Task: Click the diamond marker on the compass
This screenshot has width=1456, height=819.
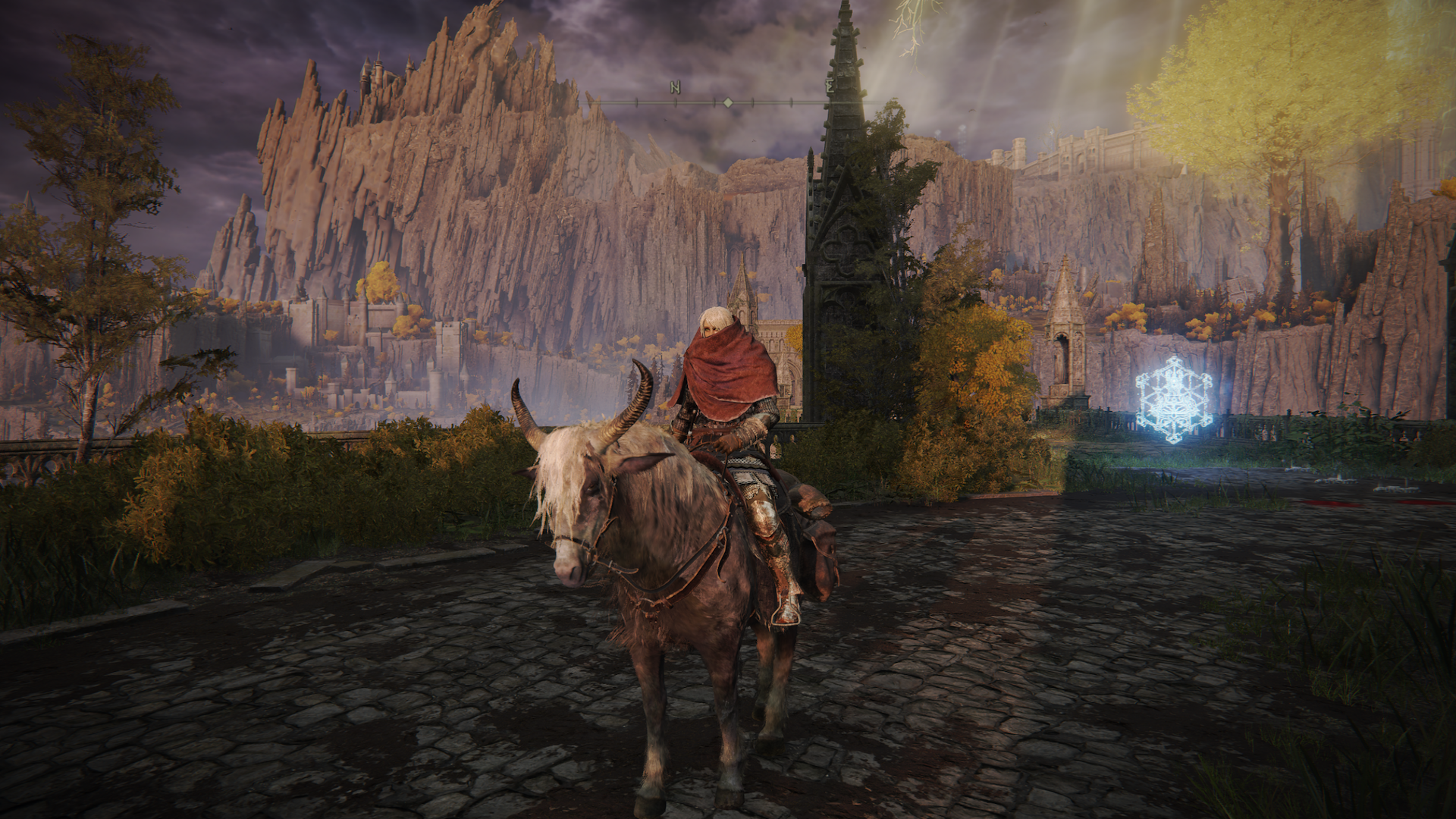Action: tap(728, 102)
